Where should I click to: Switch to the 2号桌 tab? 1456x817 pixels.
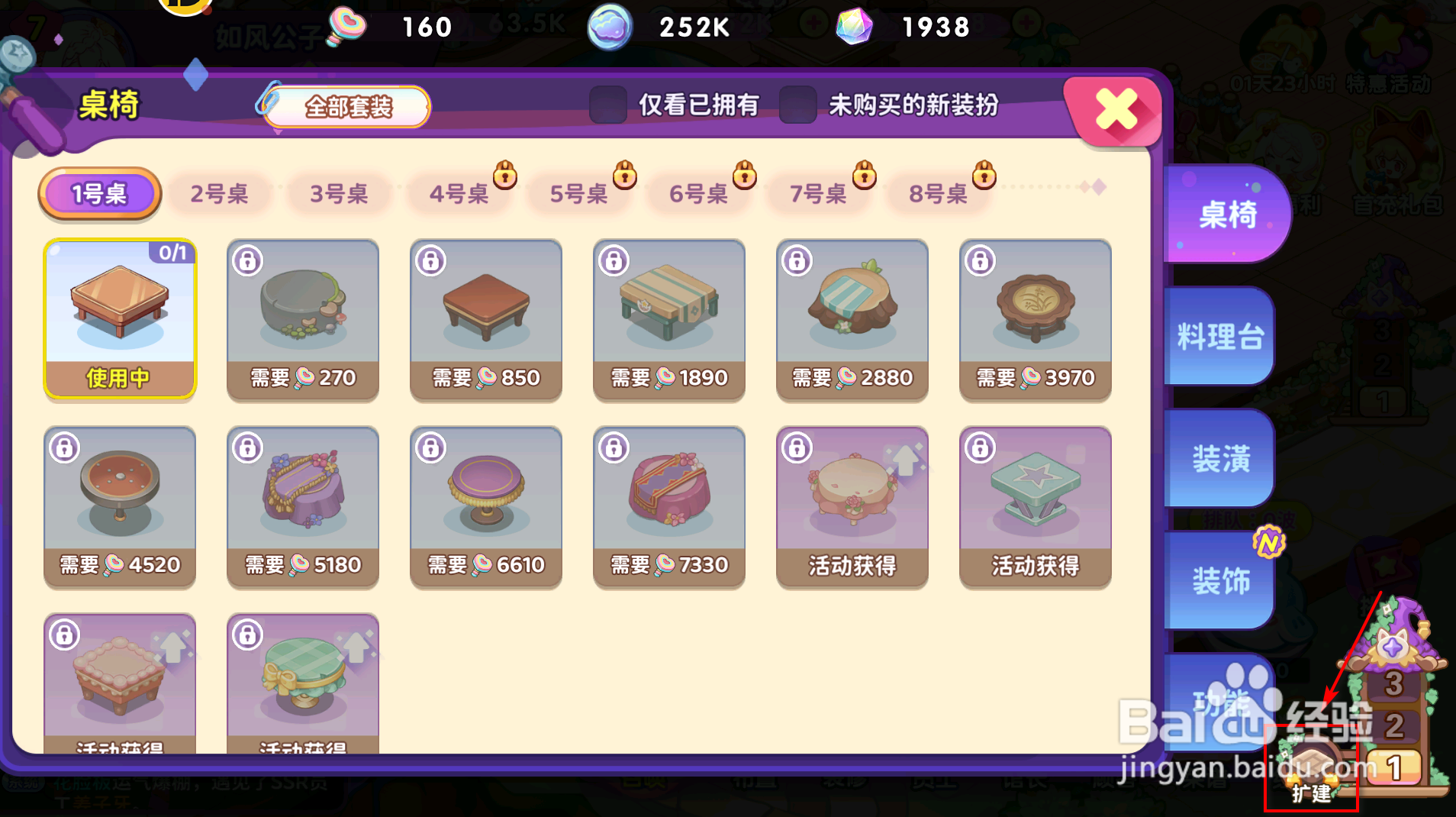tap(221, 193)
